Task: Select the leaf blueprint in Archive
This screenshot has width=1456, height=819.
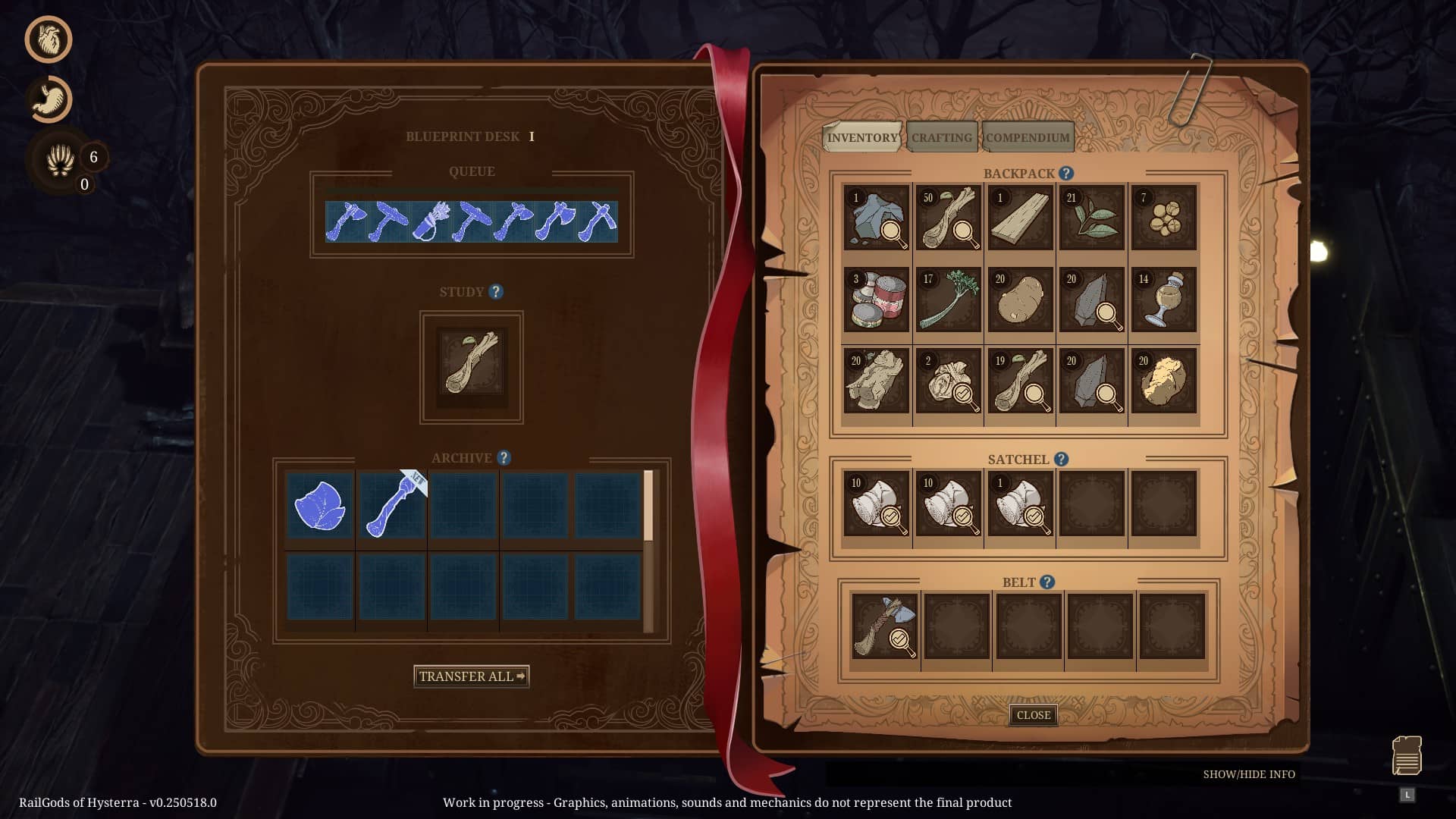Action: [320, 505]
